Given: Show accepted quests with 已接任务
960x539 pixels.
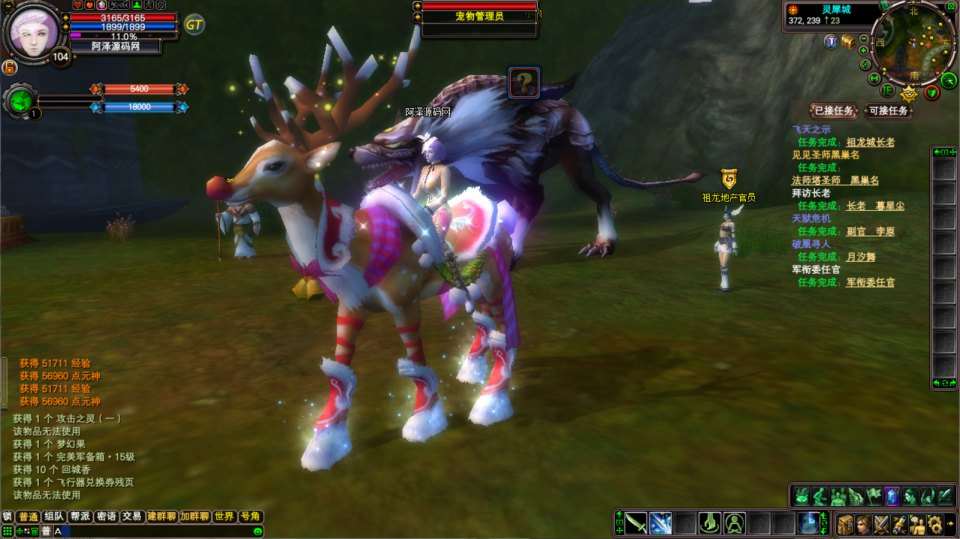Looking at the screenshot, I should point(832,111).
